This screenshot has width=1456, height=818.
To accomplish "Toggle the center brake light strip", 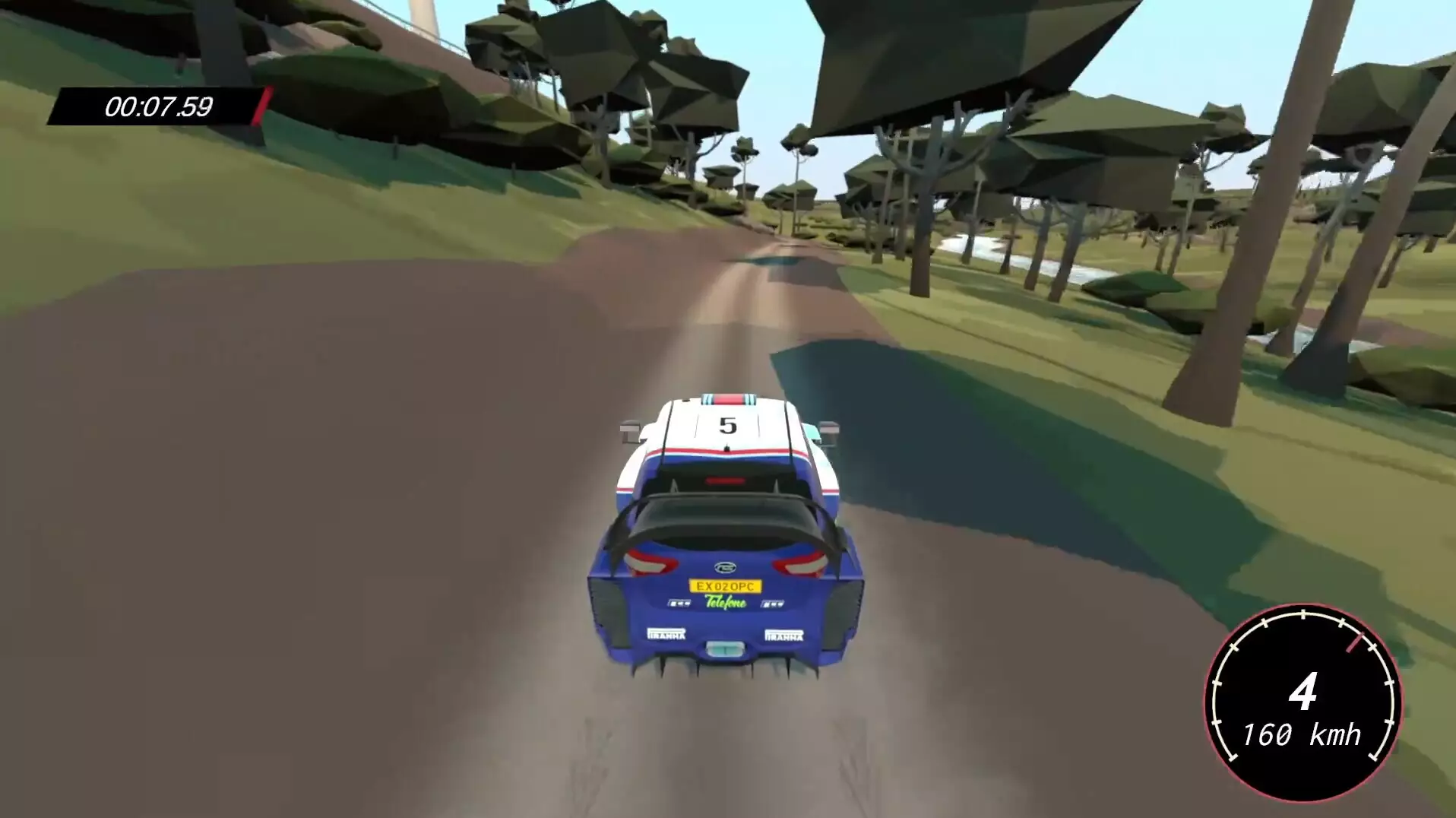I will (x=726, y=480).
